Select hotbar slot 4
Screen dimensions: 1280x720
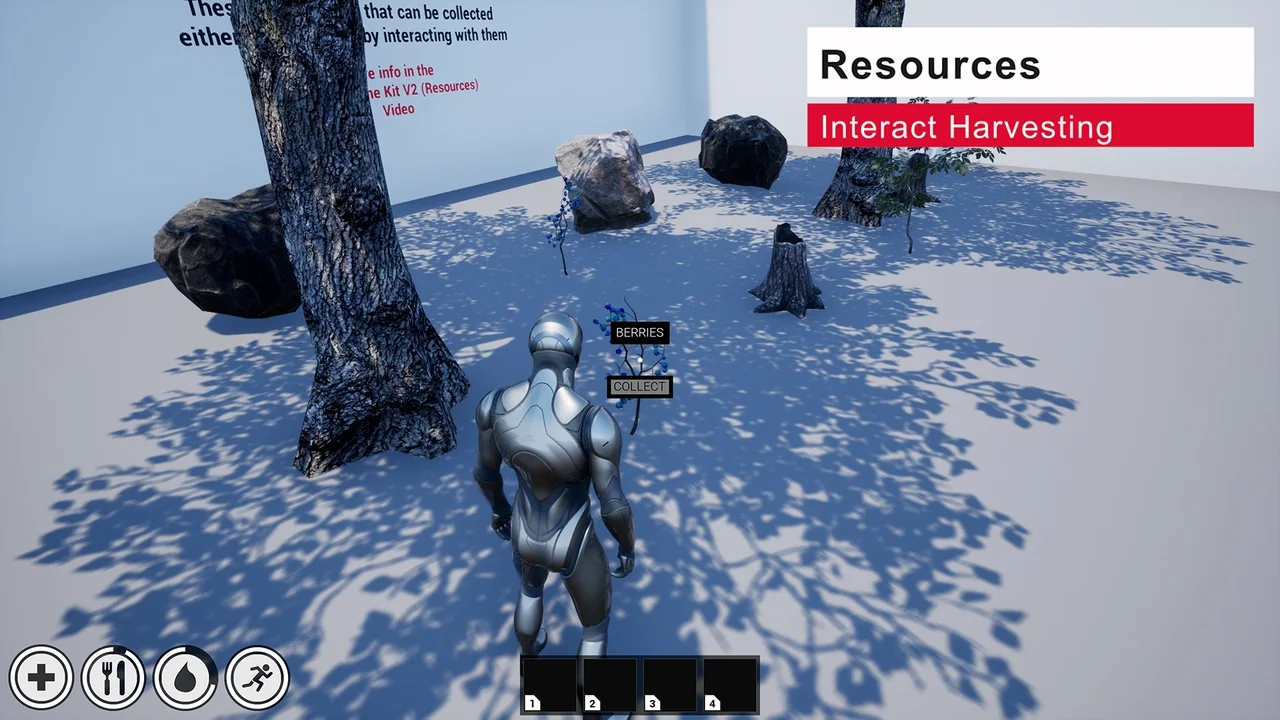pyautogui.click(x=728, y=683)
